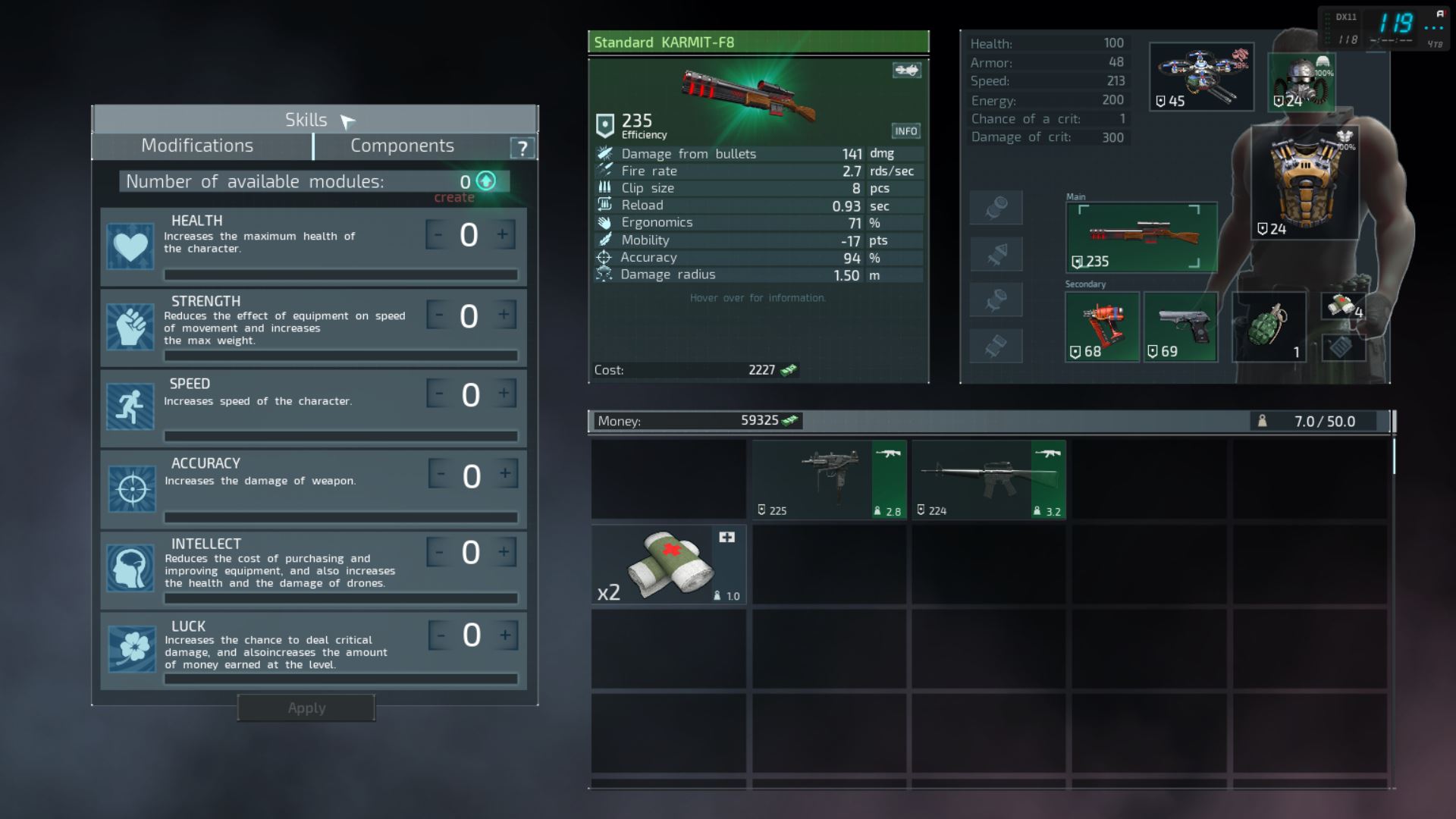This screenshot has height=819, width=1456.
Task: Pick the Uzi submachine gun in inventory
Action: [829, 480]
